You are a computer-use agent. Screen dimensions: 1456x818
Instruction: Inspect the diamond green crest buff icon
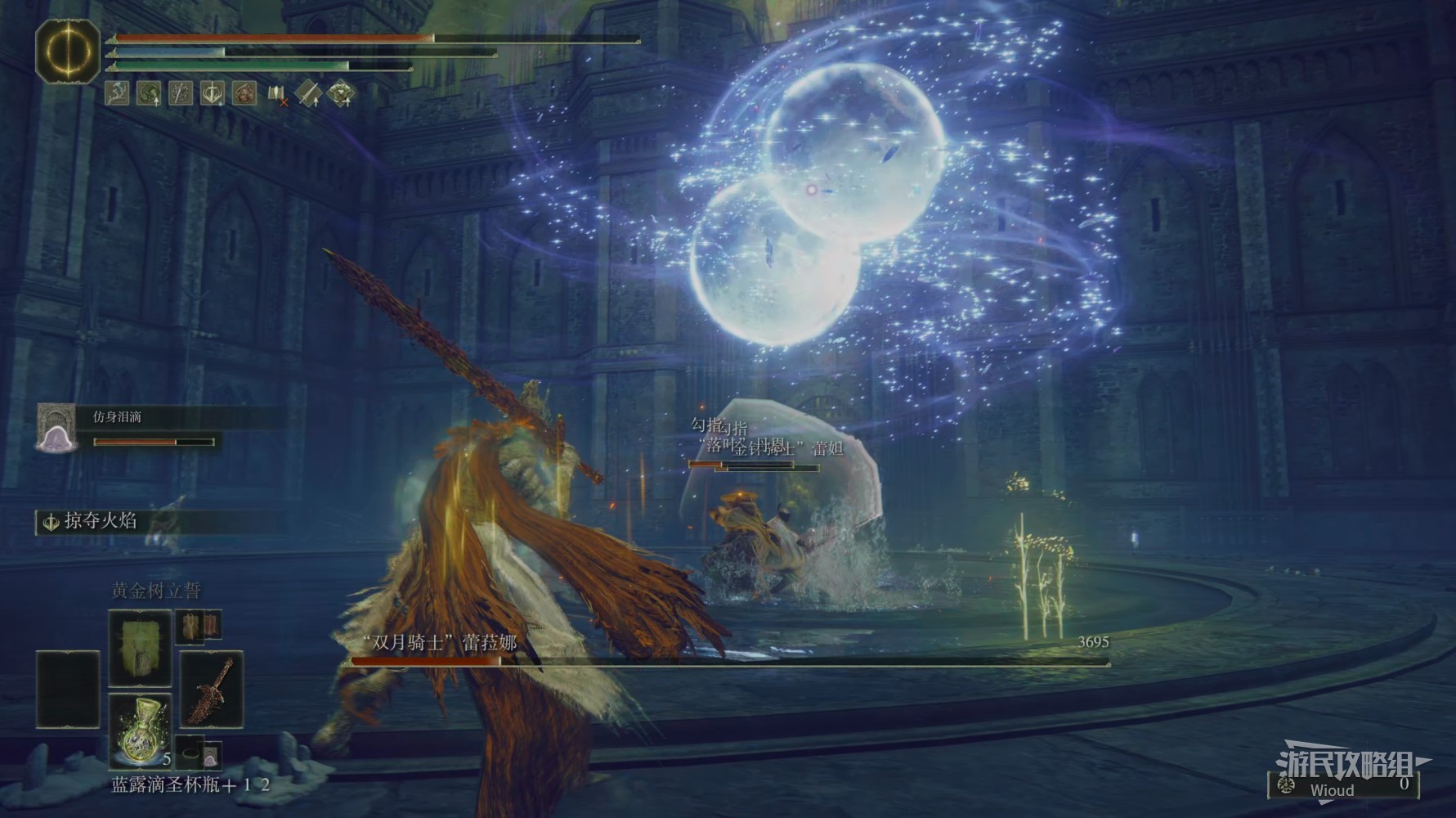pos(341,94)
